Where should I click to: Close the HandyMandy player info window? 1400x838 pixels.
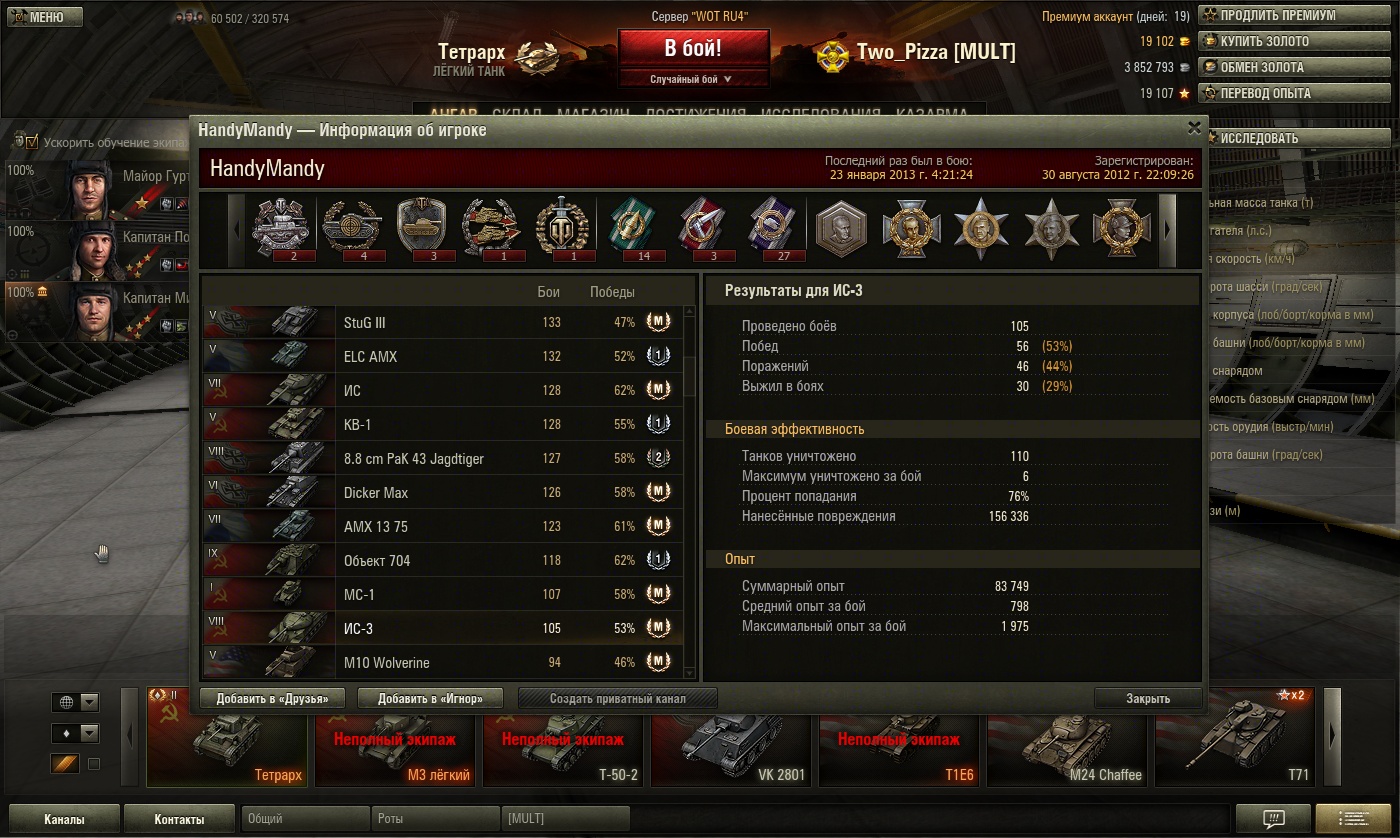click(1193, 128)
